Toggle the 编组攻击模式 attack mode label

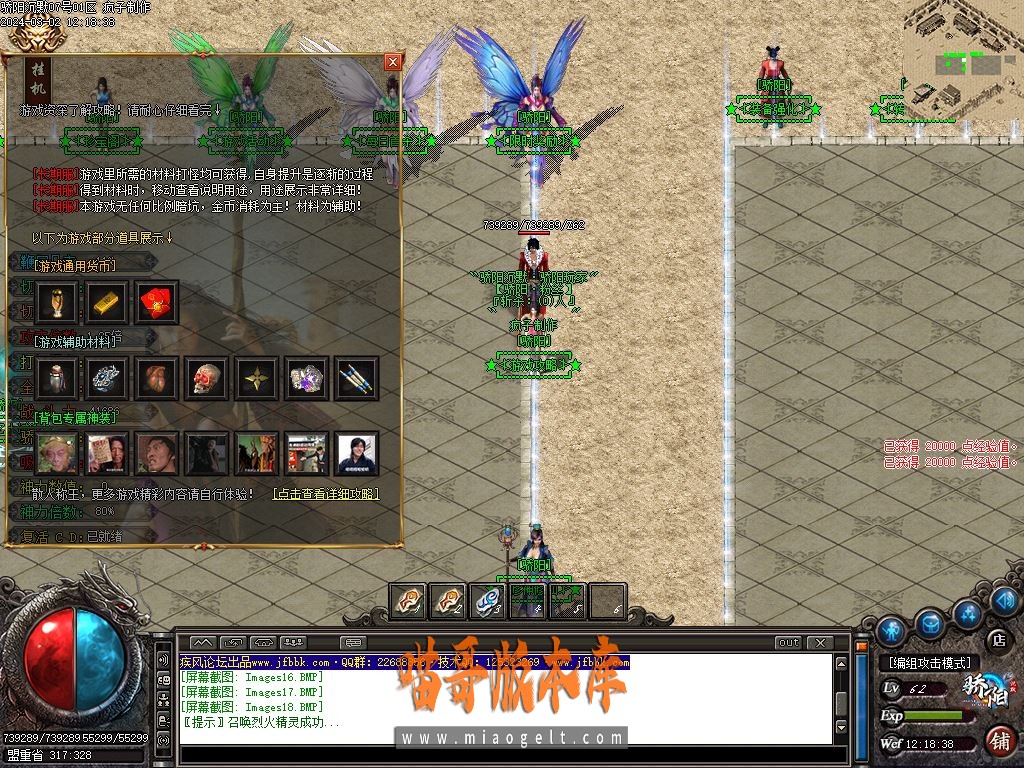click(928, 663)
